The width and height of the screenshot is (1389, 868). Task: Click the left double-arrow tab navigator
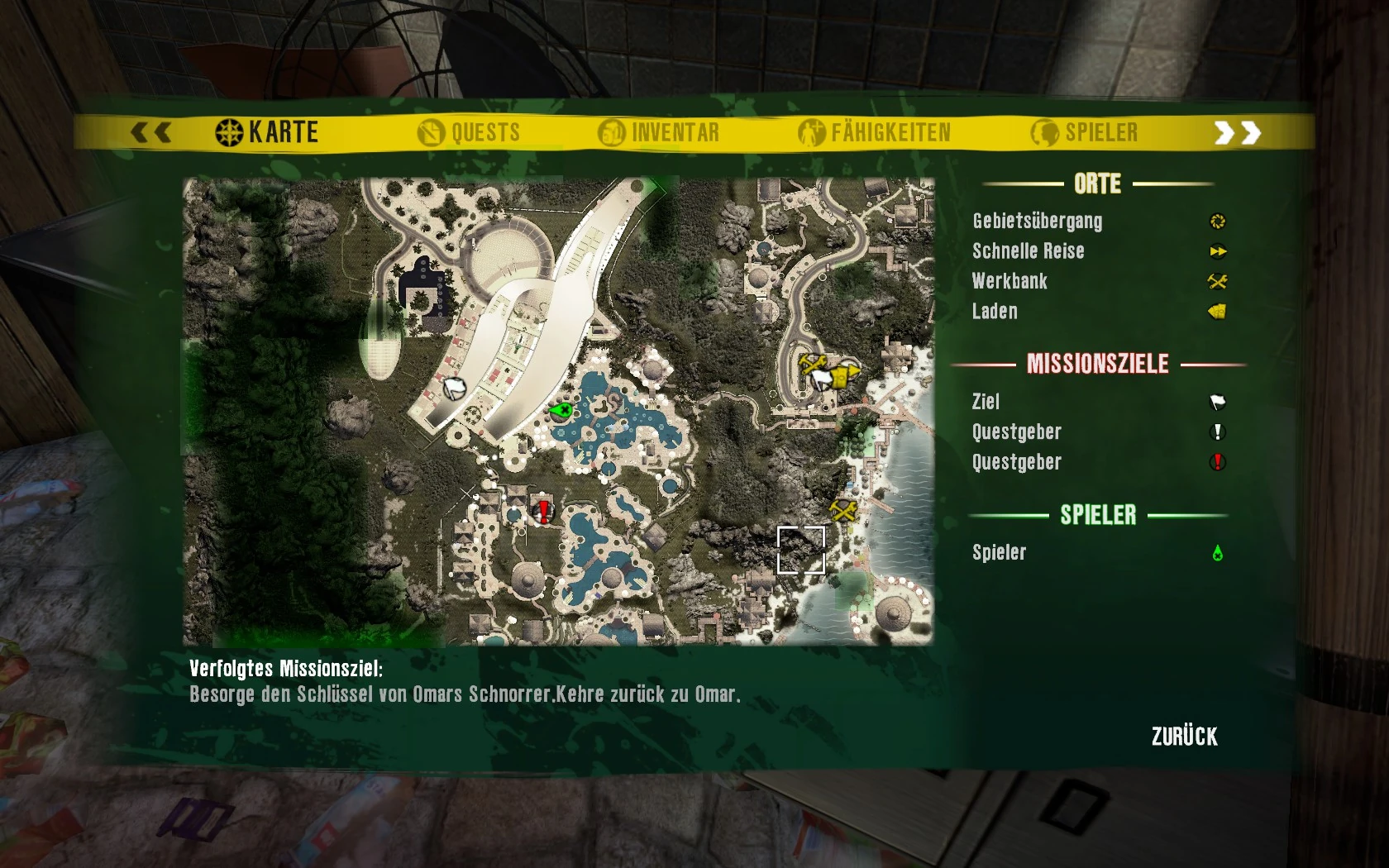pyautogui.click(x=151, y=132)
